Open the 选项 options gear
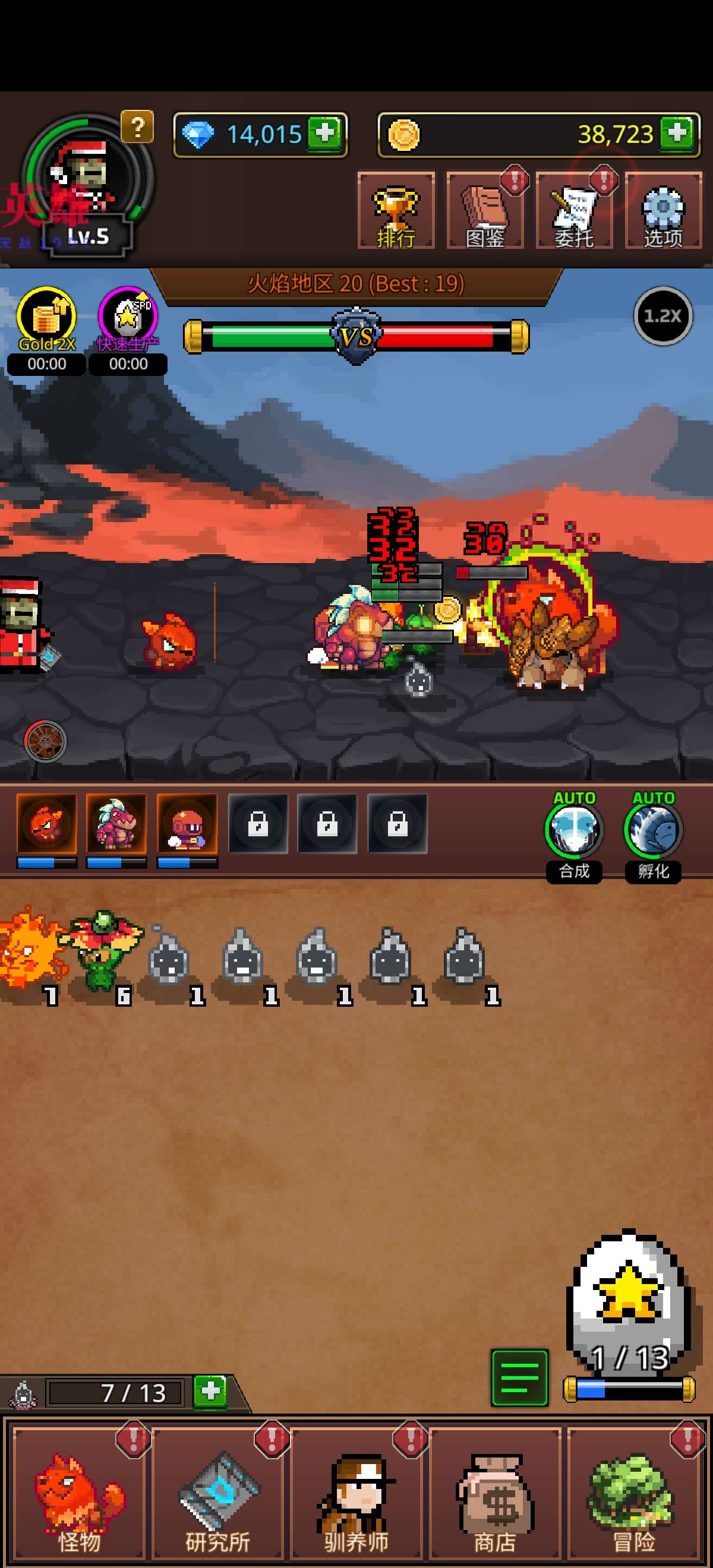This screenshot has height=1568, width=713. 663,211
